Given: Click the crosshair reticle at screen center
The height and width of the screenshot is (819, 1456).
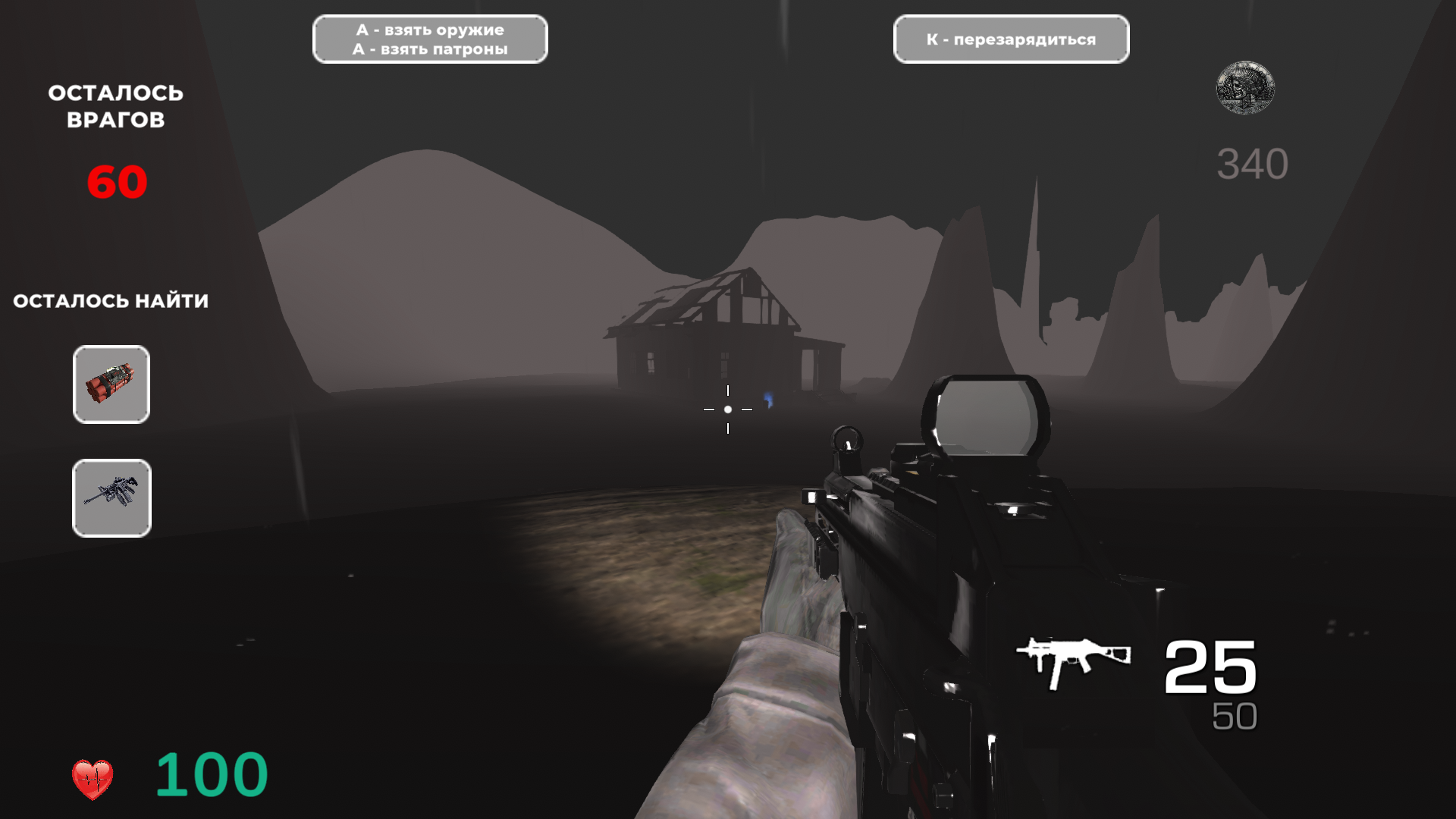Looking at the screenshot, I should [728, 409].
